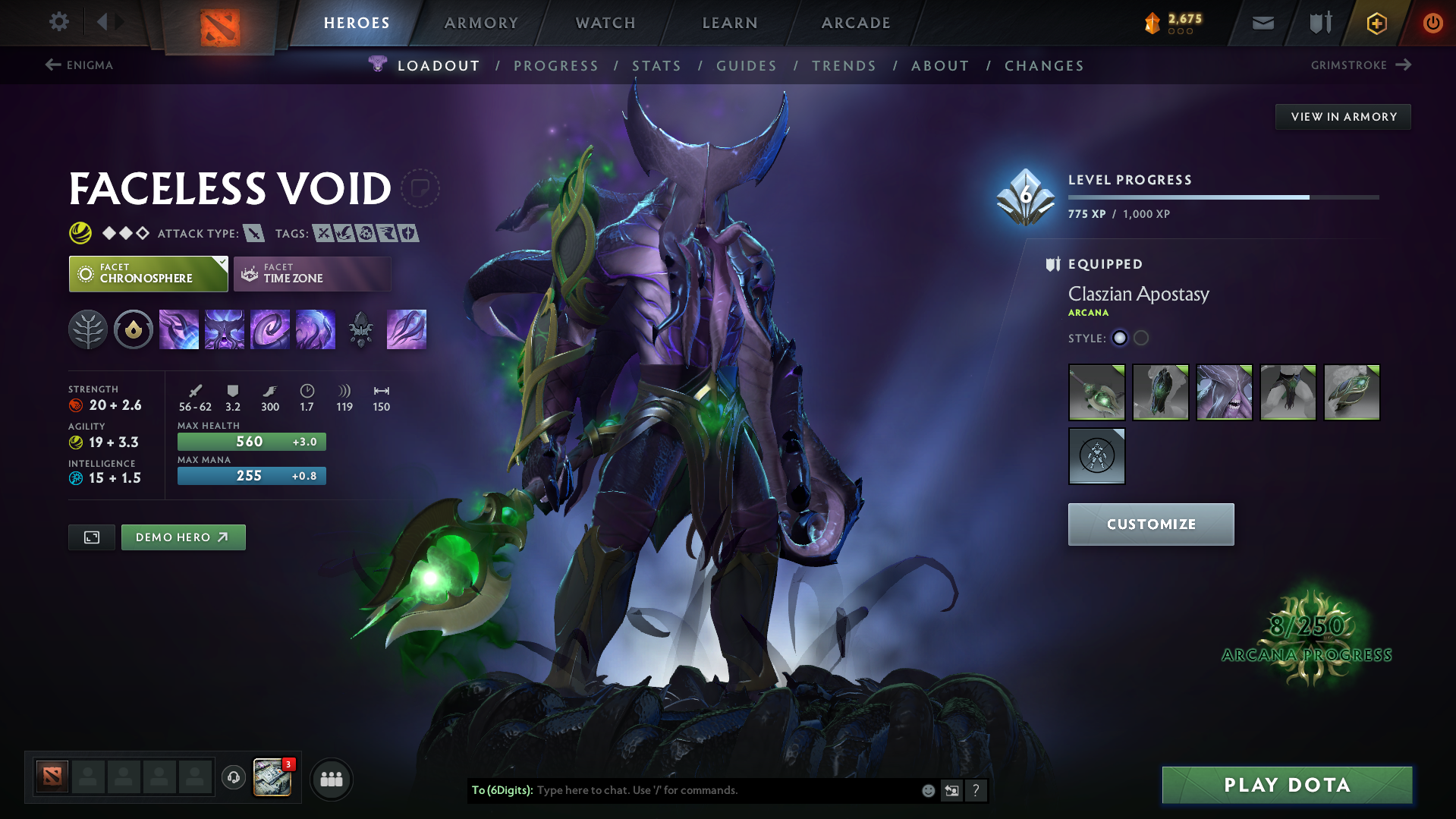Click the melee attack type icon
1456x819 pixels.
coord(253,233)
